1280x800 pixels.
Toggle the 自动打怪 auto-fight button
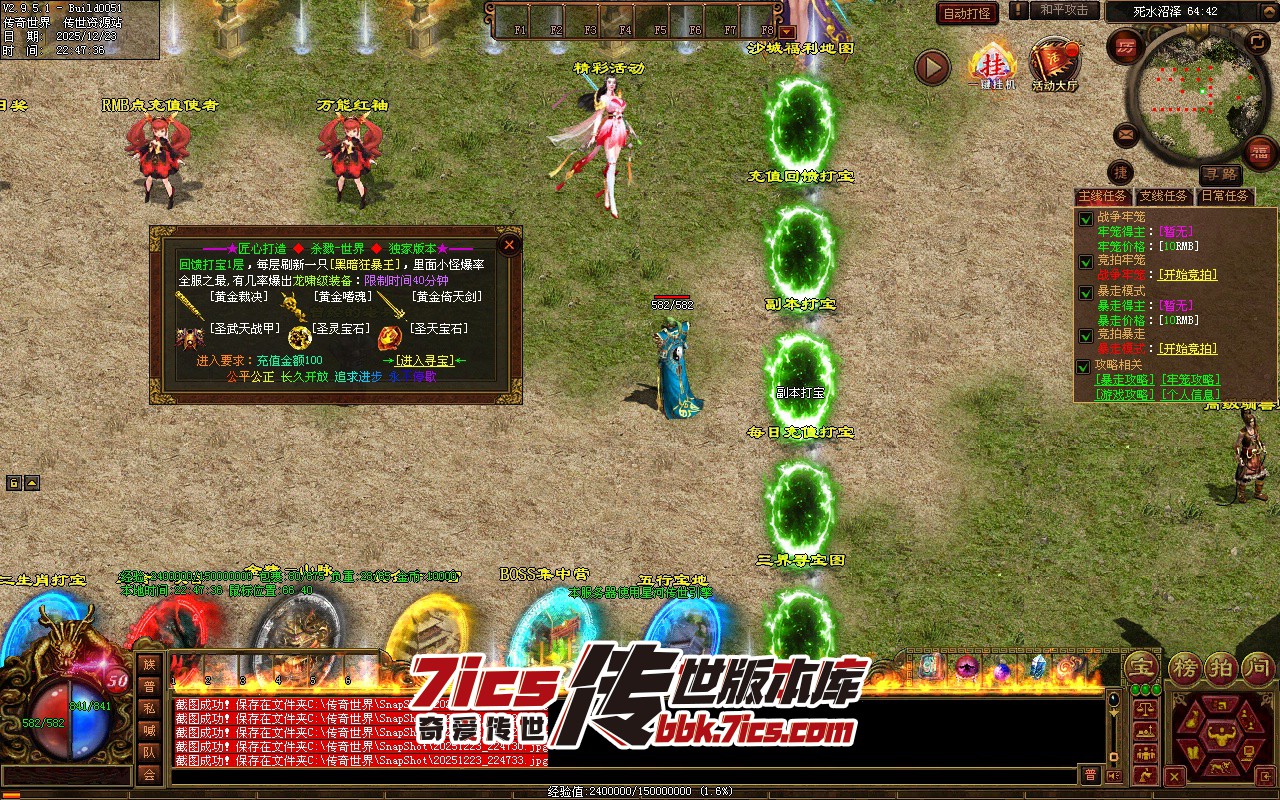point(967,13)
